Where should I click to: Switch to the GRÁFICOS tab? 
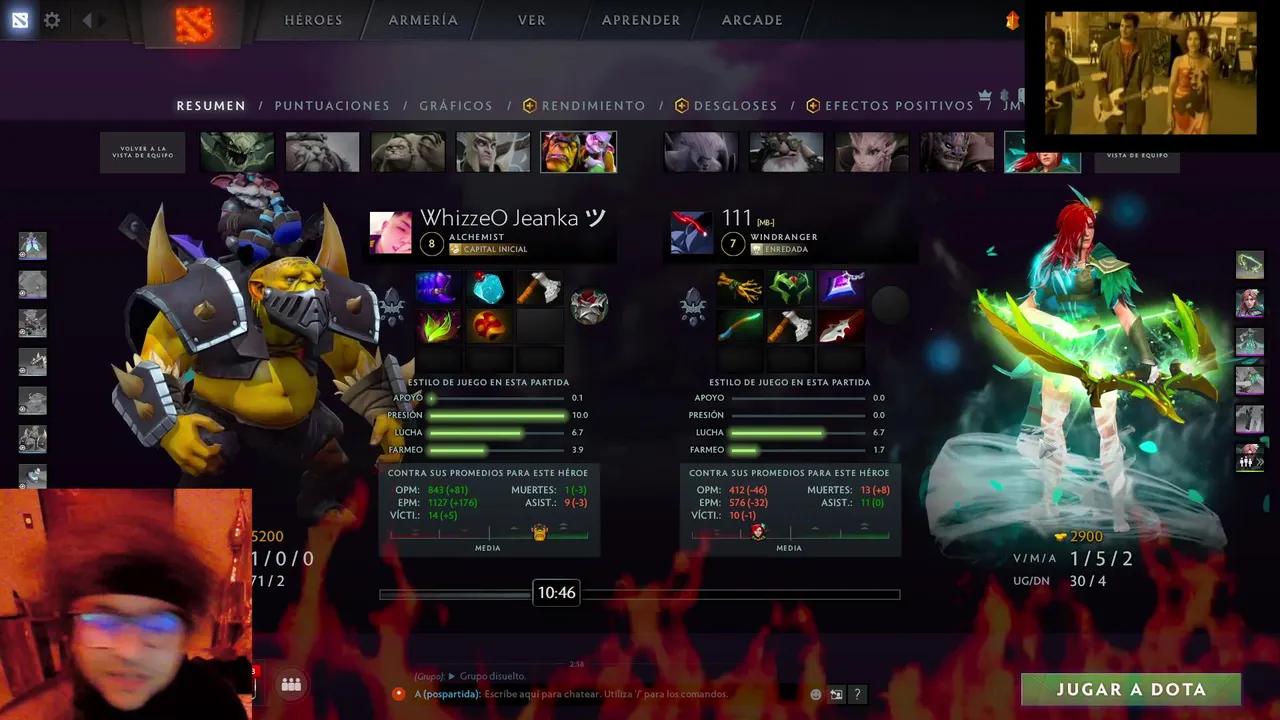455,105
